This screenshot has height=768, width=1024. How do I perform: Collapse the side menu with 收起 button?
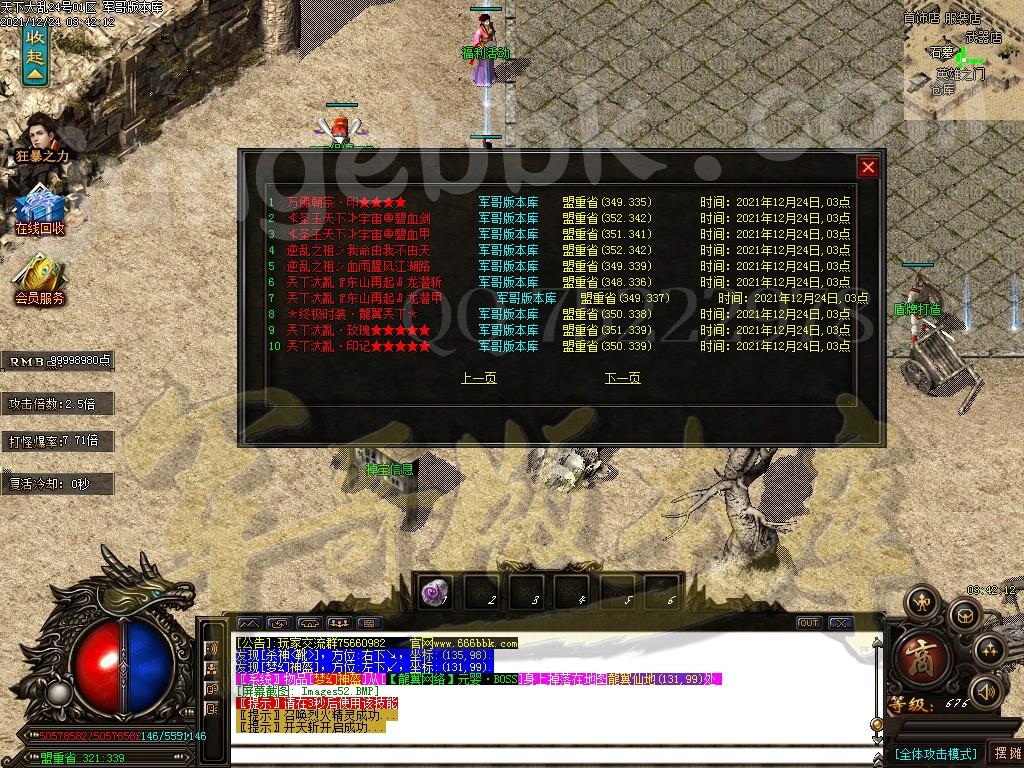click(35, 55)
